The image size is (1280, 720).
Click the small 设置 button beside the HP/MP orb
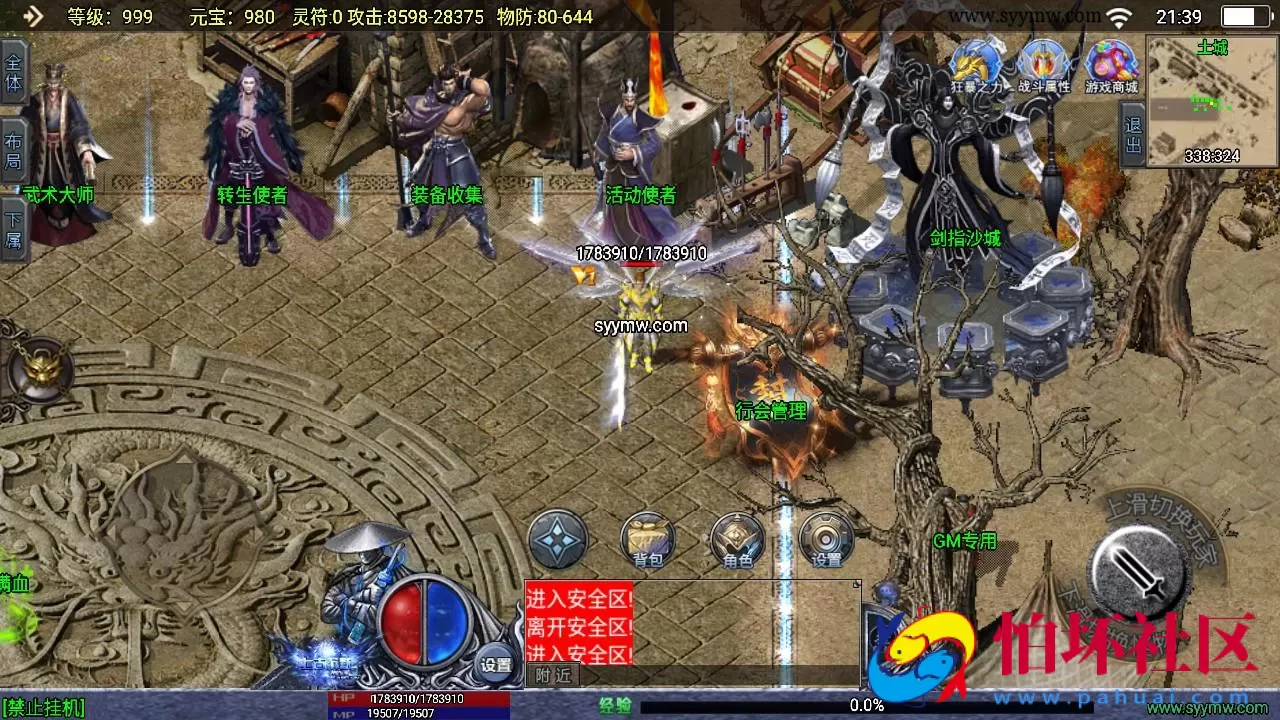[x=496, y=664]
